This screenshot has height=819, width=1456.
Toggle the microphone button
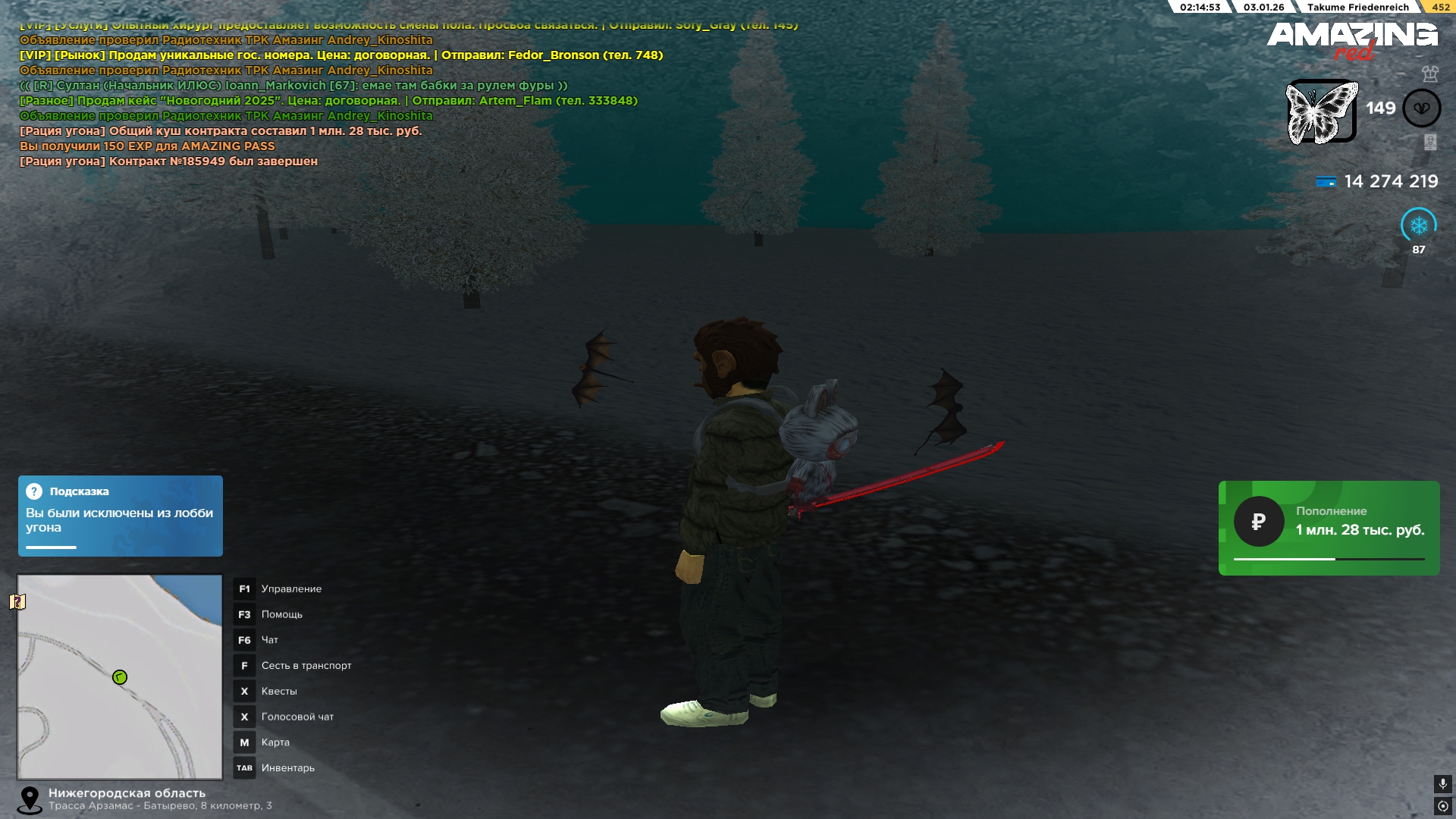1442,783
